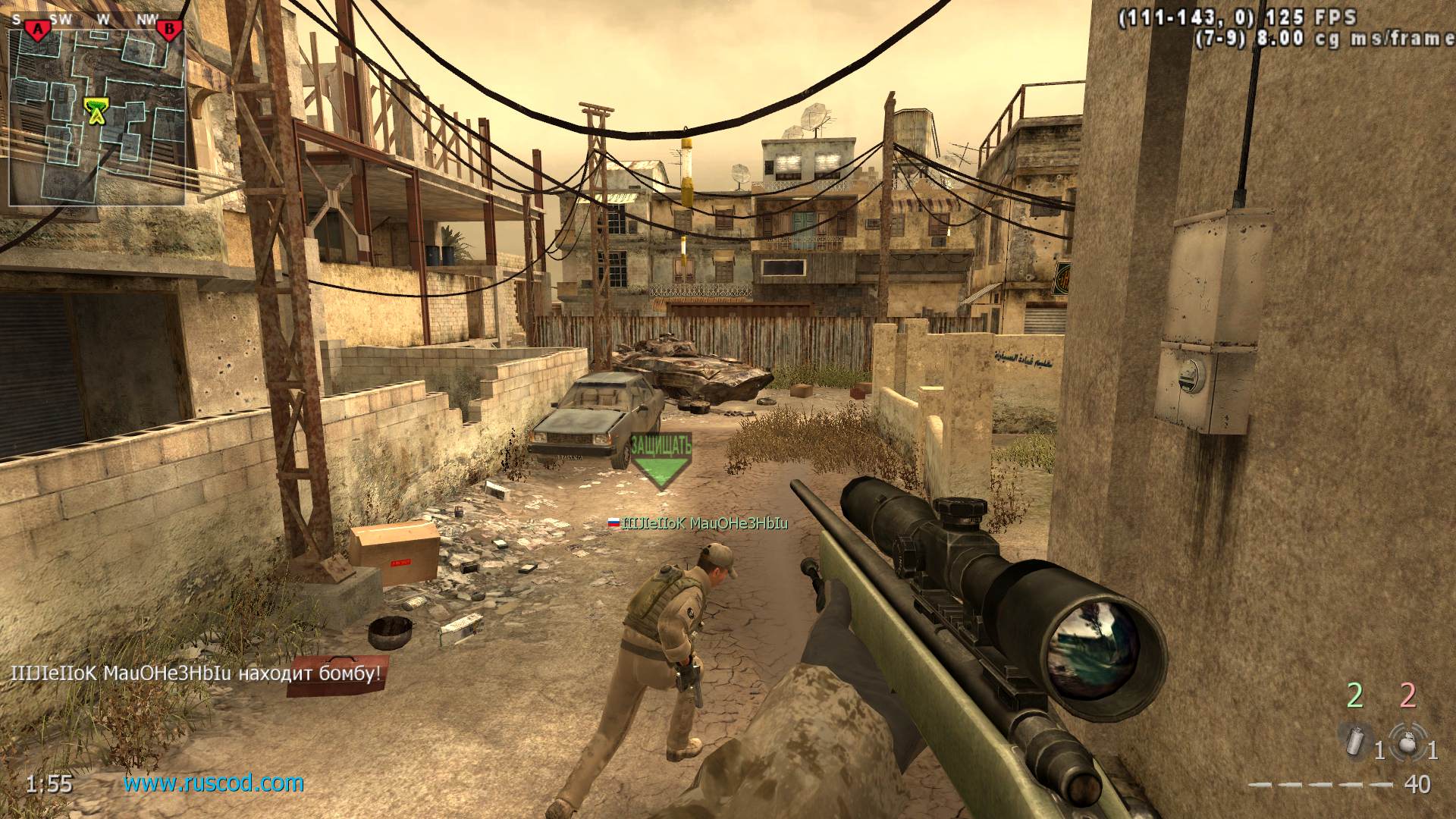
Task: Click the yellow player arrow on minimap
Action: click(x=96, y=112)
